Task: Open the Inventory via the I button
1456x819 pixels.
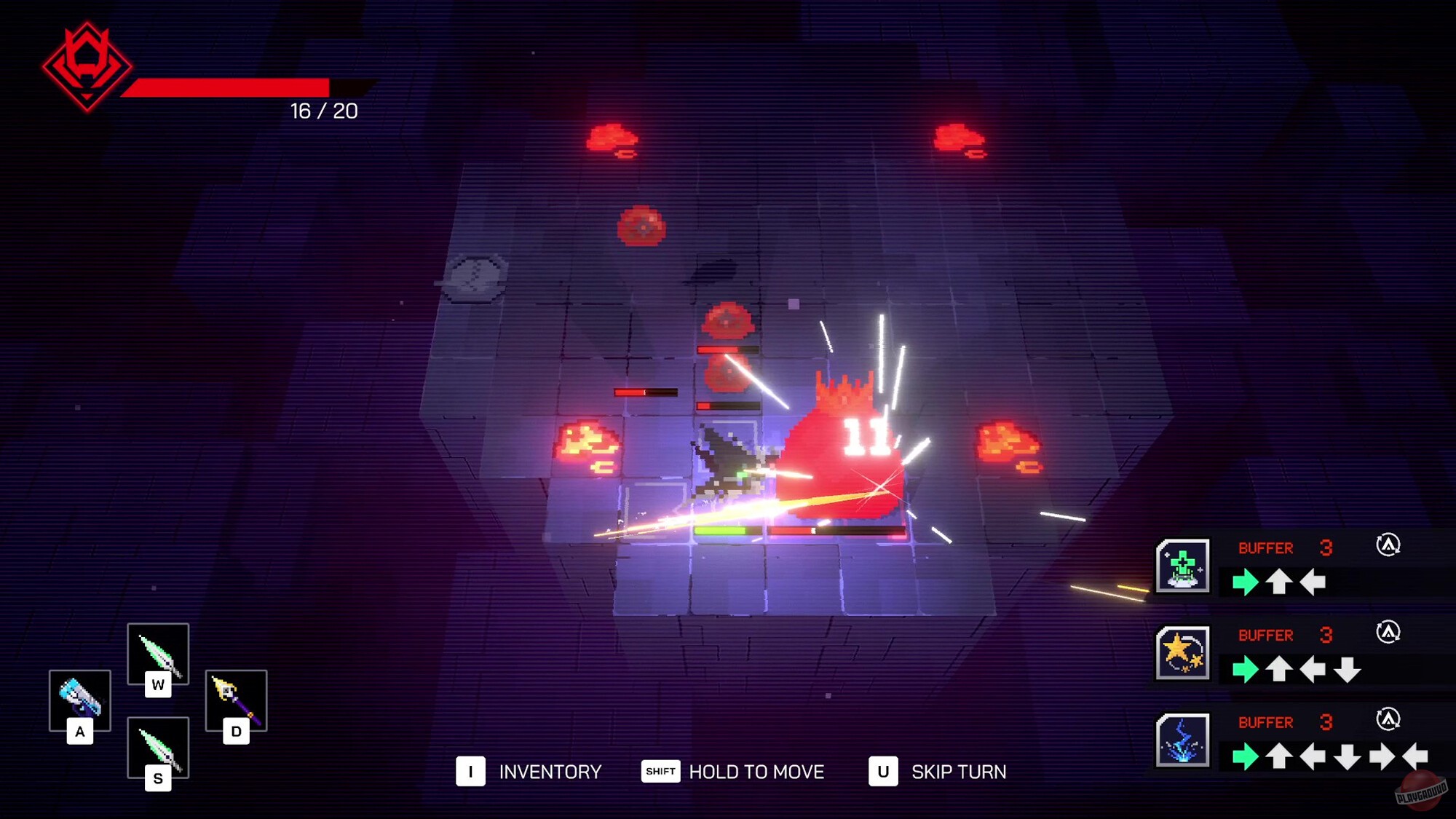Action: [472, 772]
